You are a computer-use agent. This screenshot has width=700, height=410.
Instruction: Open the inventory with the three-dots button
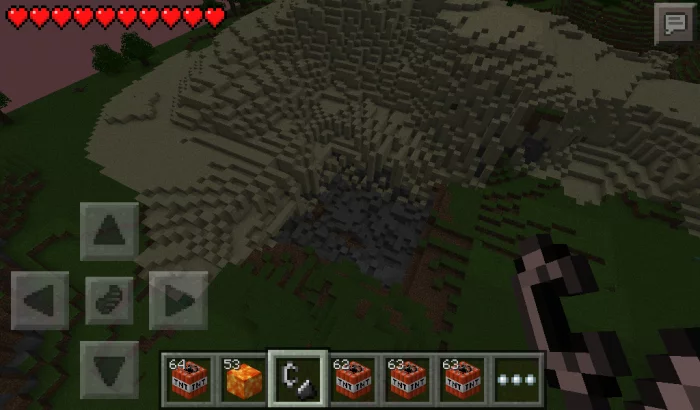point(516,379)
